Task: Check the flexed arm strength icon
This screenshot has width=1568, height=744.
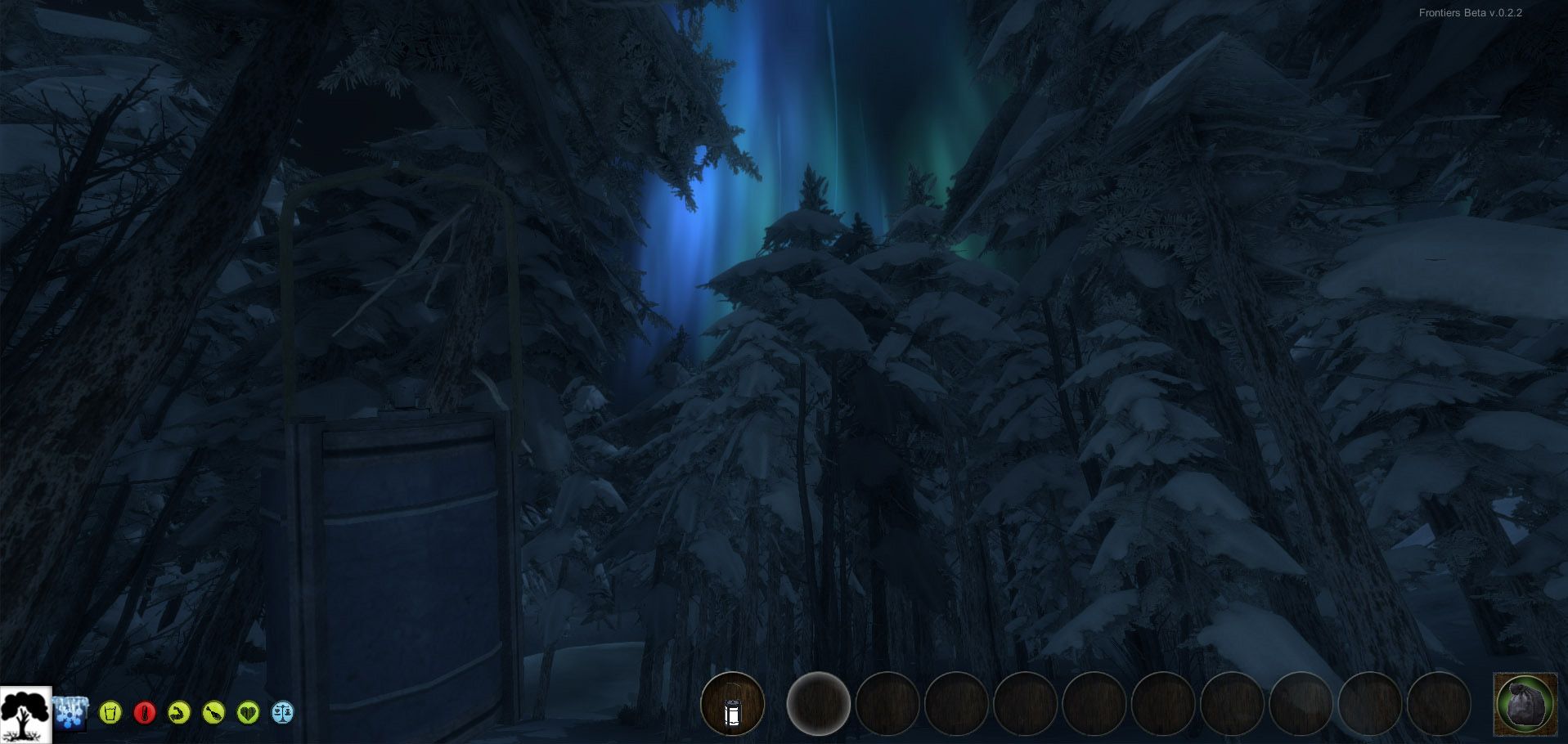Action: coord(179,713)
